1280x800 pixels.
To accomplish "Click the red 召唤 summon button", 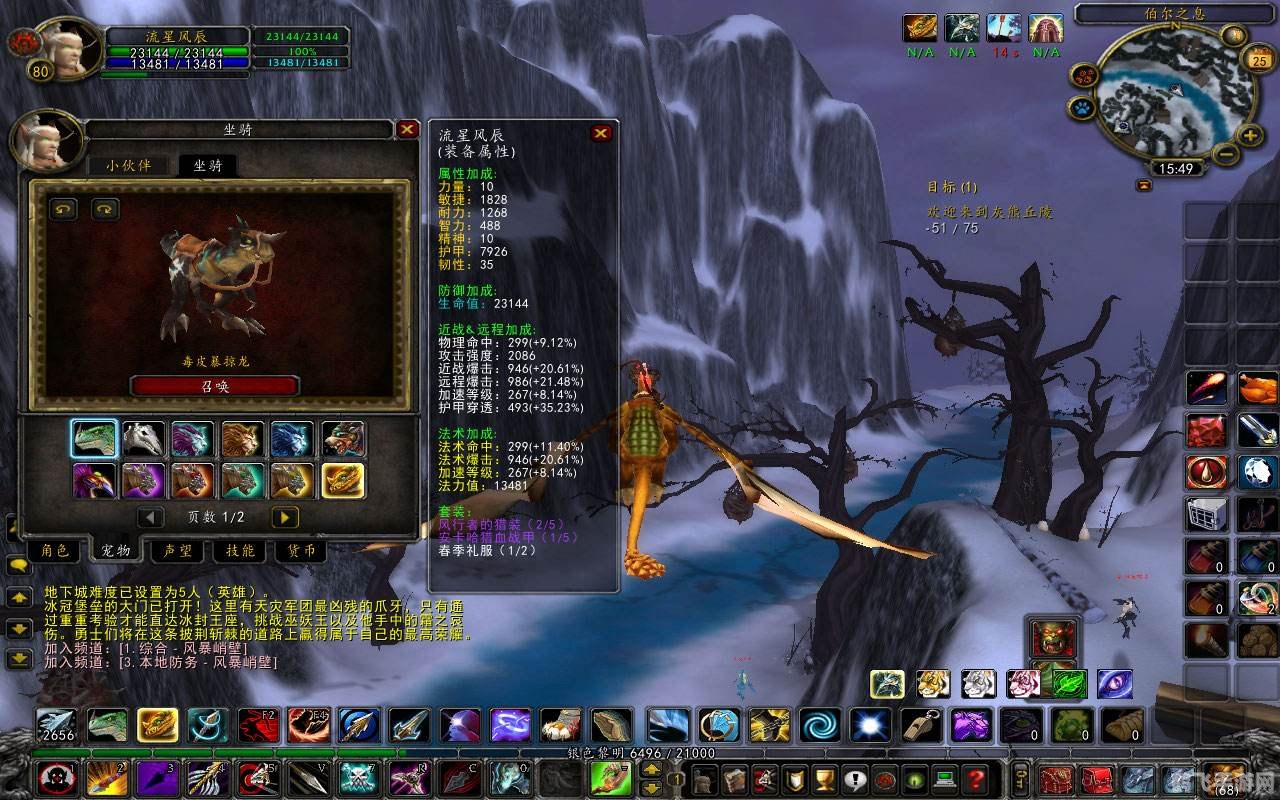I will 215,386.
